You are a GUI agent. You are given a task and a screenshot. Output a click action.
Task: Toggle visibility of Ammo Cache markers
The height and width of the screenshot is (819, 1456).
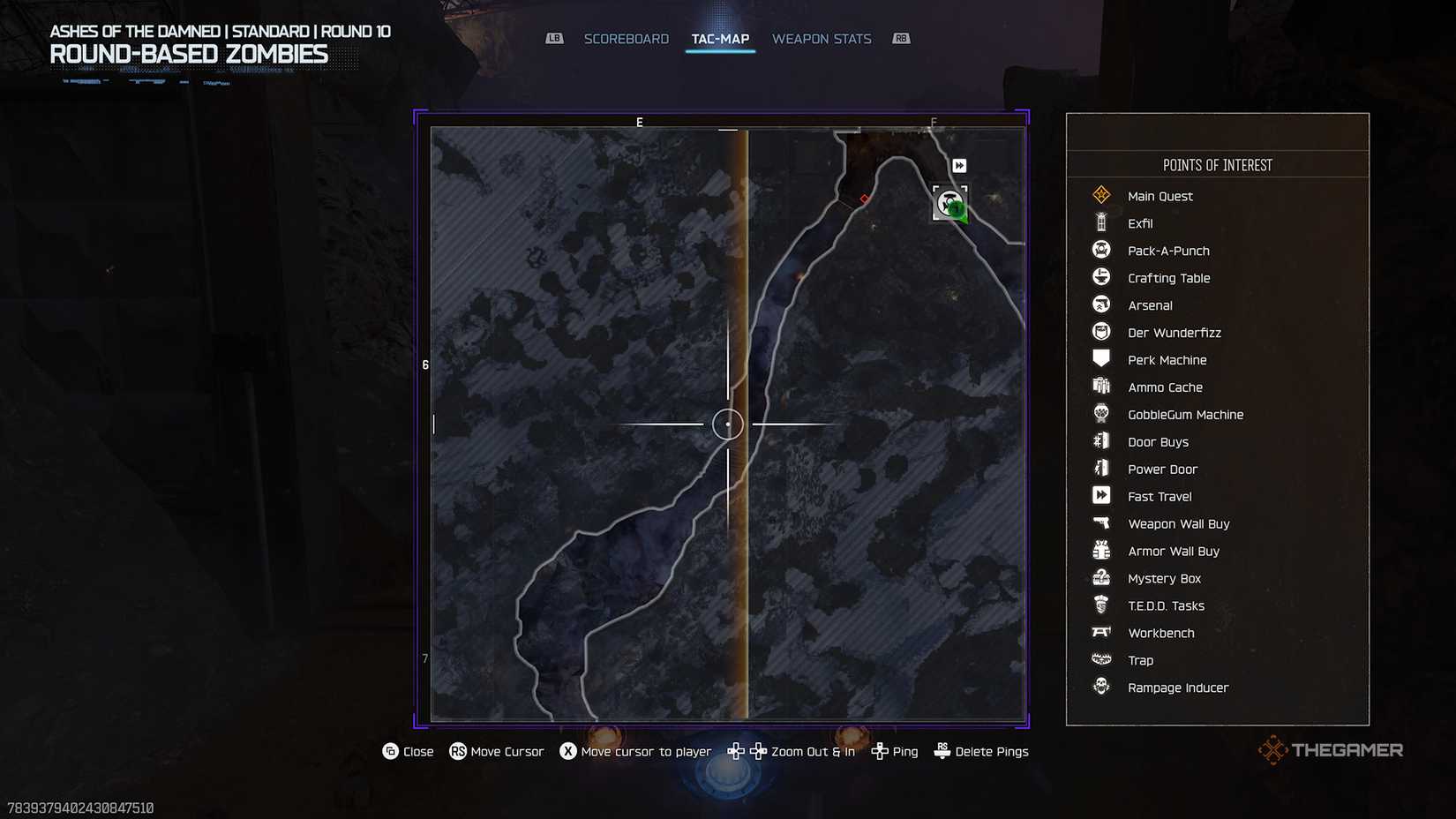1100,387
